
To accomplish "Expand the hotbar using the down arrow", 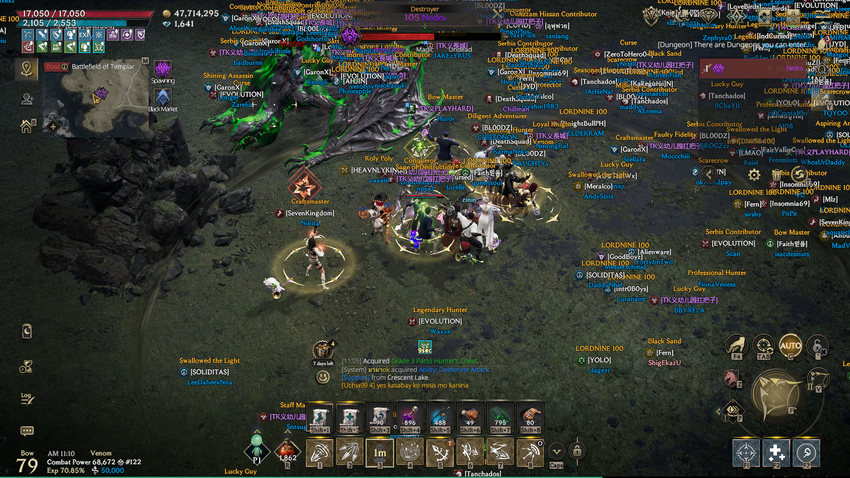I will [556, 452].
